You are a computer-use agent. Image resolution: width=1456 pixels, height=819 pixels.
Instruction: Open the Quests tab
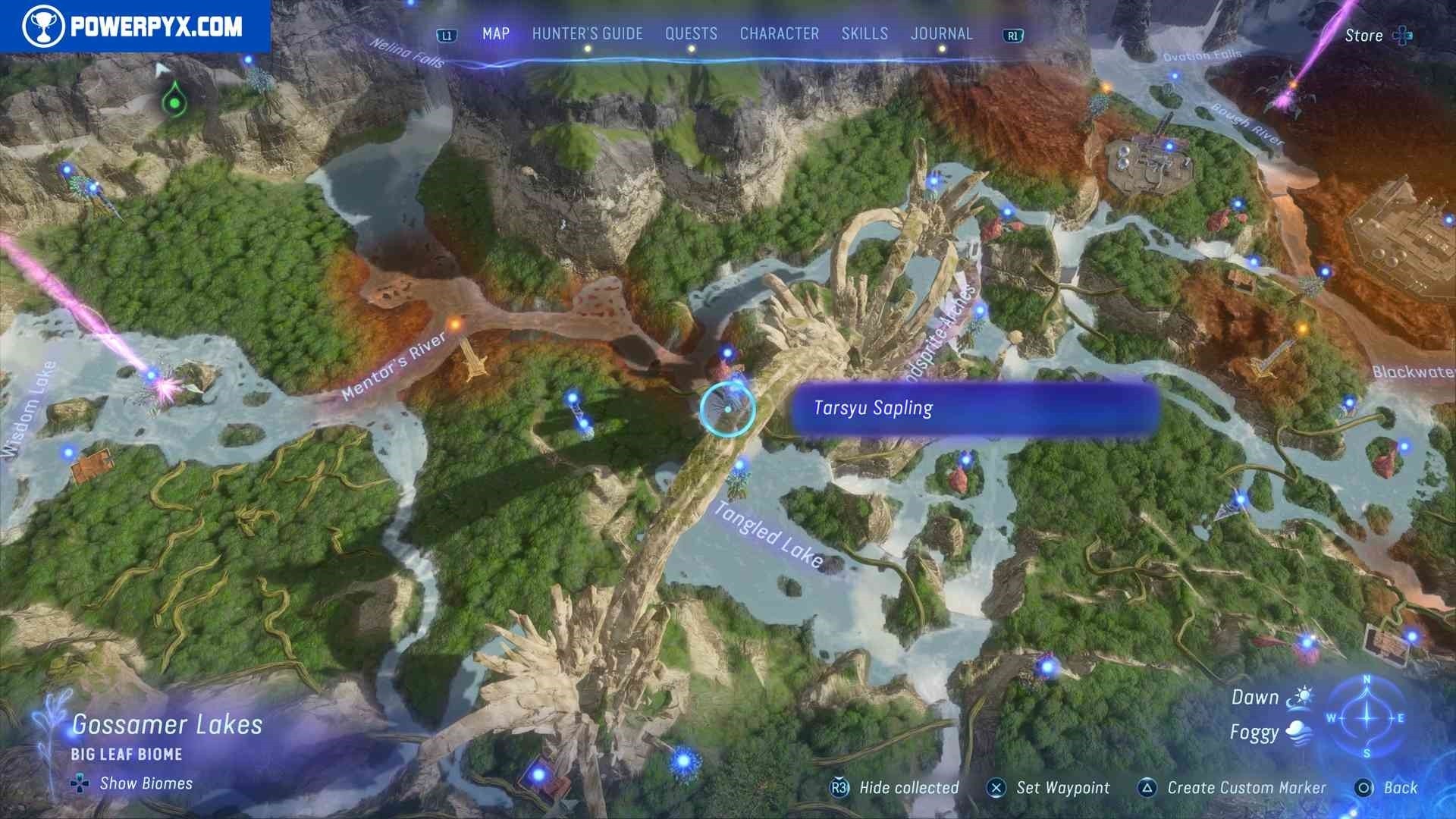click(x=691, y=34)
